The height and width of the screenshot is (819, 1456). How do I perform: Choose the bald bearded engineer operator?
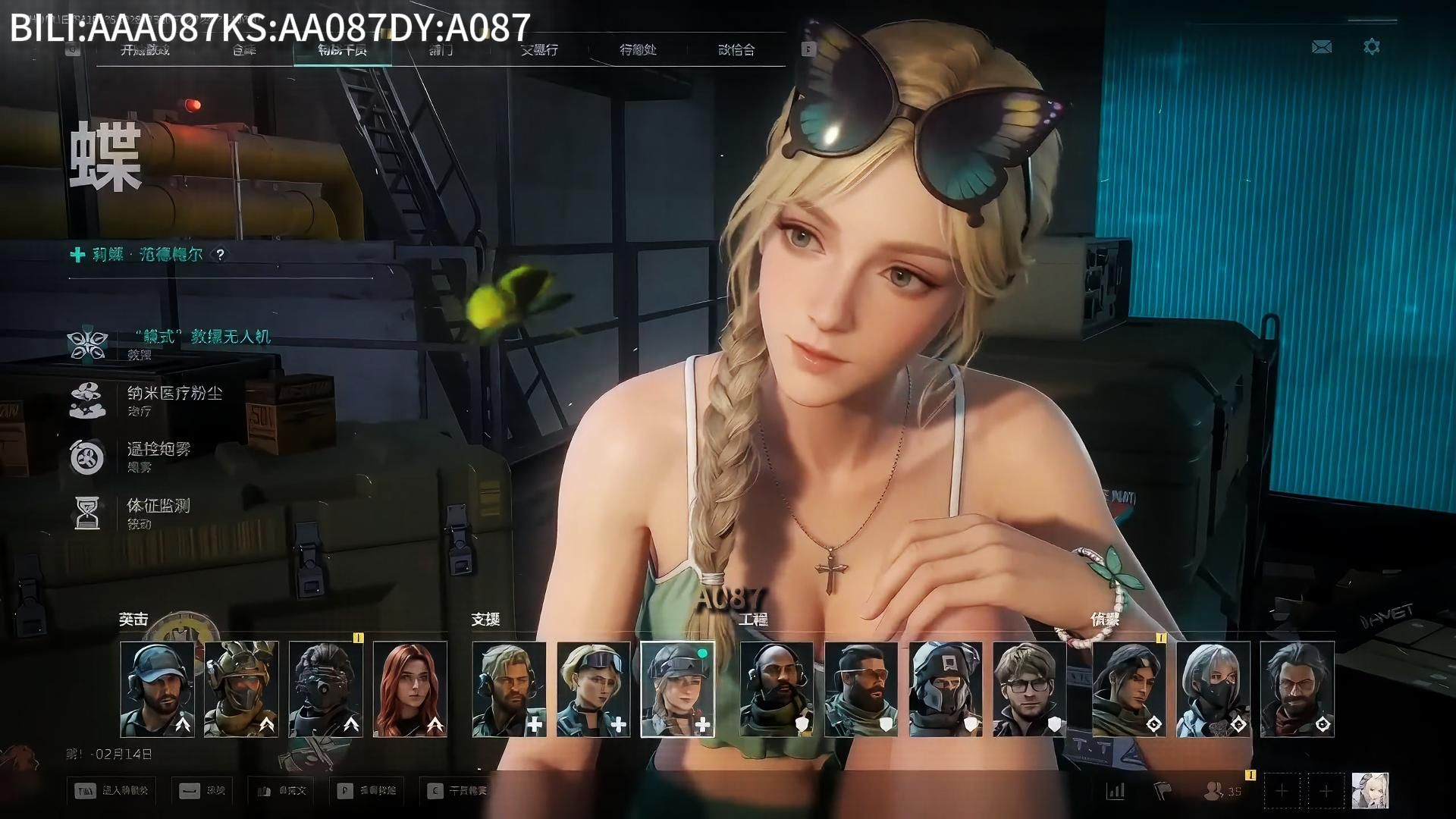(777, 689)
